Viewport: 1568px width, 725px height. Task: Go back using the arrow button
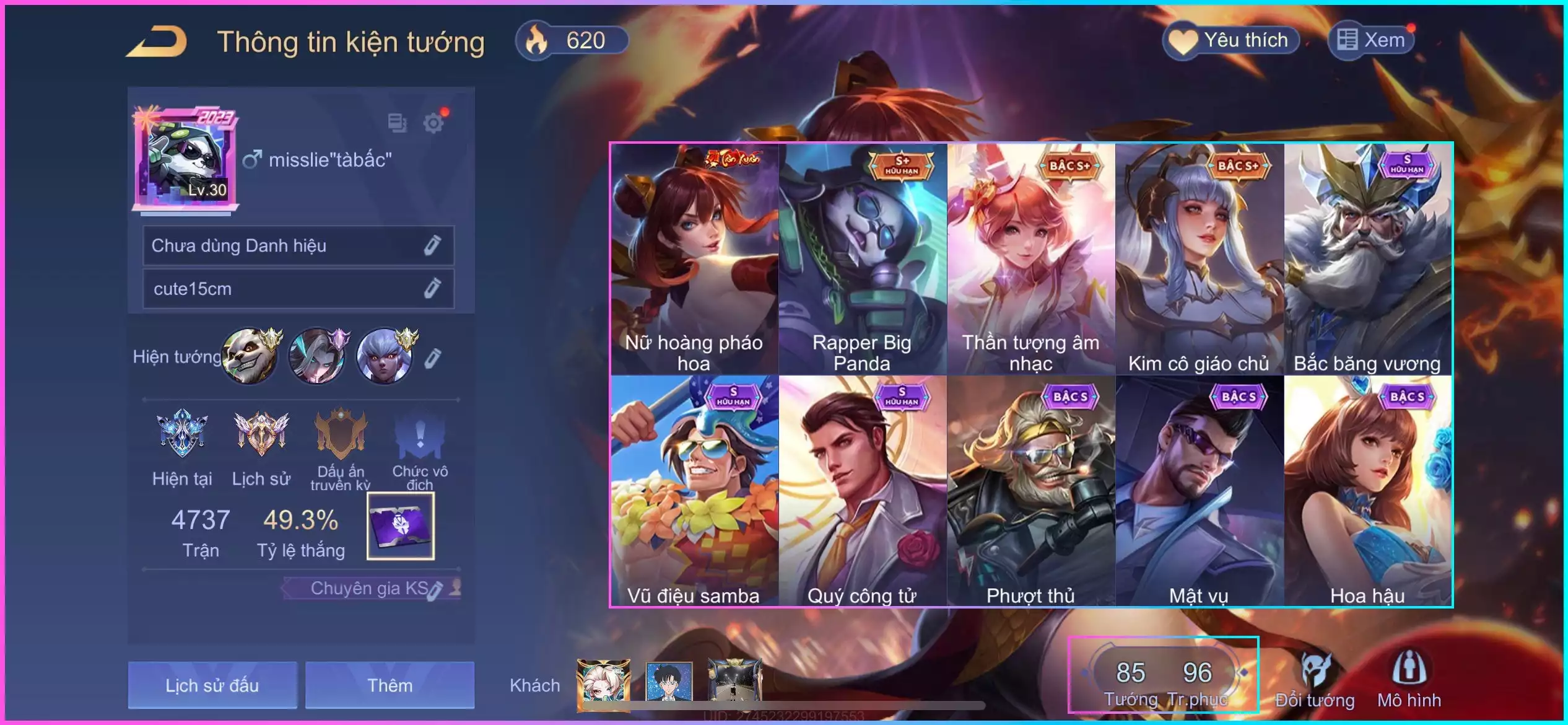pos(157,42)
